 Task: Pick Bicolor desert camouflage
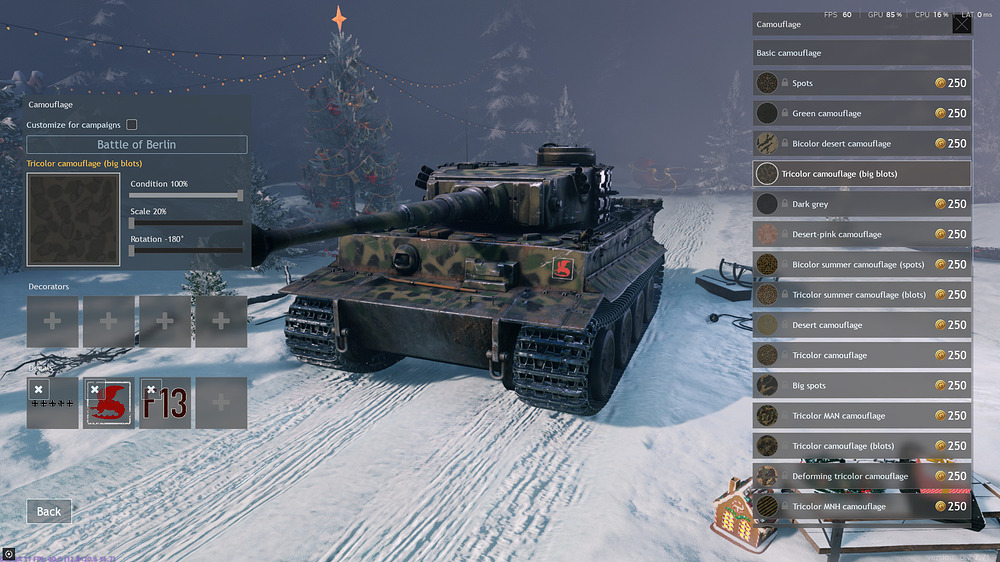(861, 144)
